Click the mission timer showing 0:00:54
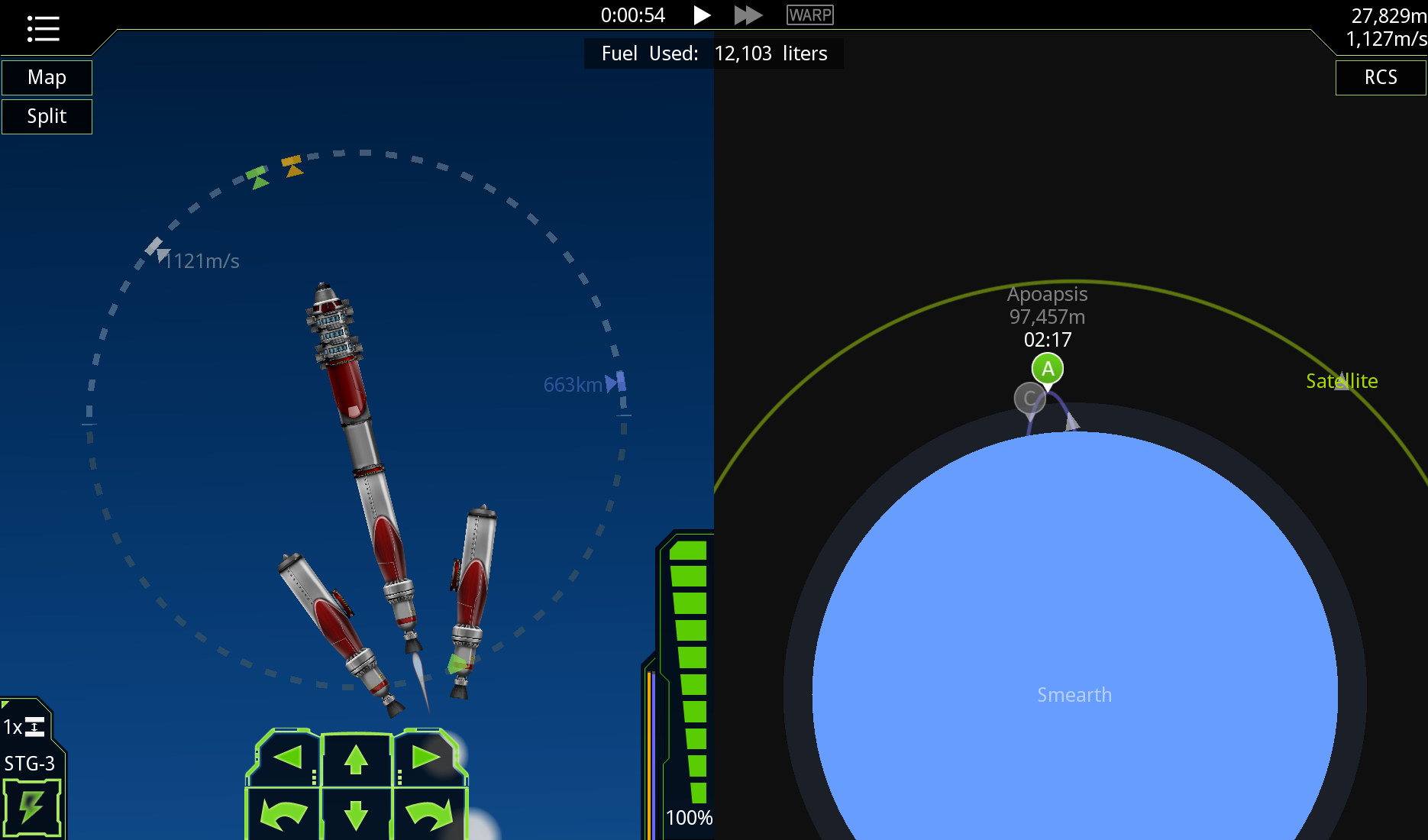 pyautogui.click(x=633, y=15)
